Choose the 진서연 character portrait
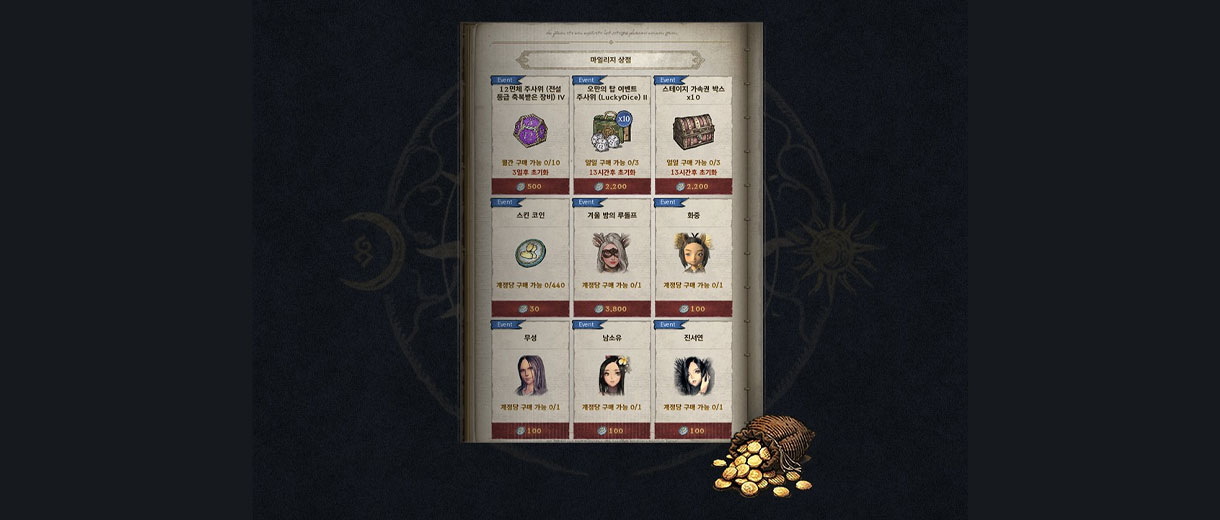1220x520 pixels. (x=692, y=374)
